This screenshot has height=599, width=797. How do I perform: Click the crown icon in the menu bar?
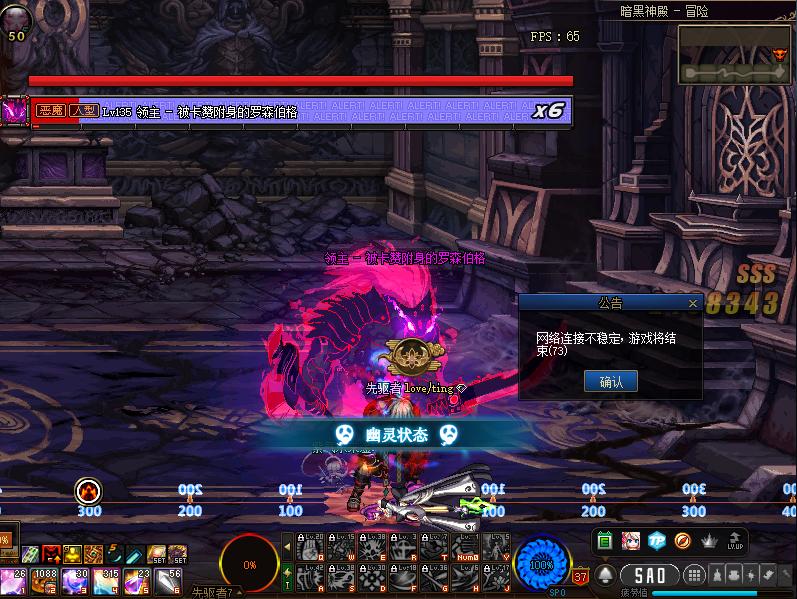pyautogui.click(x=709, y=541)
